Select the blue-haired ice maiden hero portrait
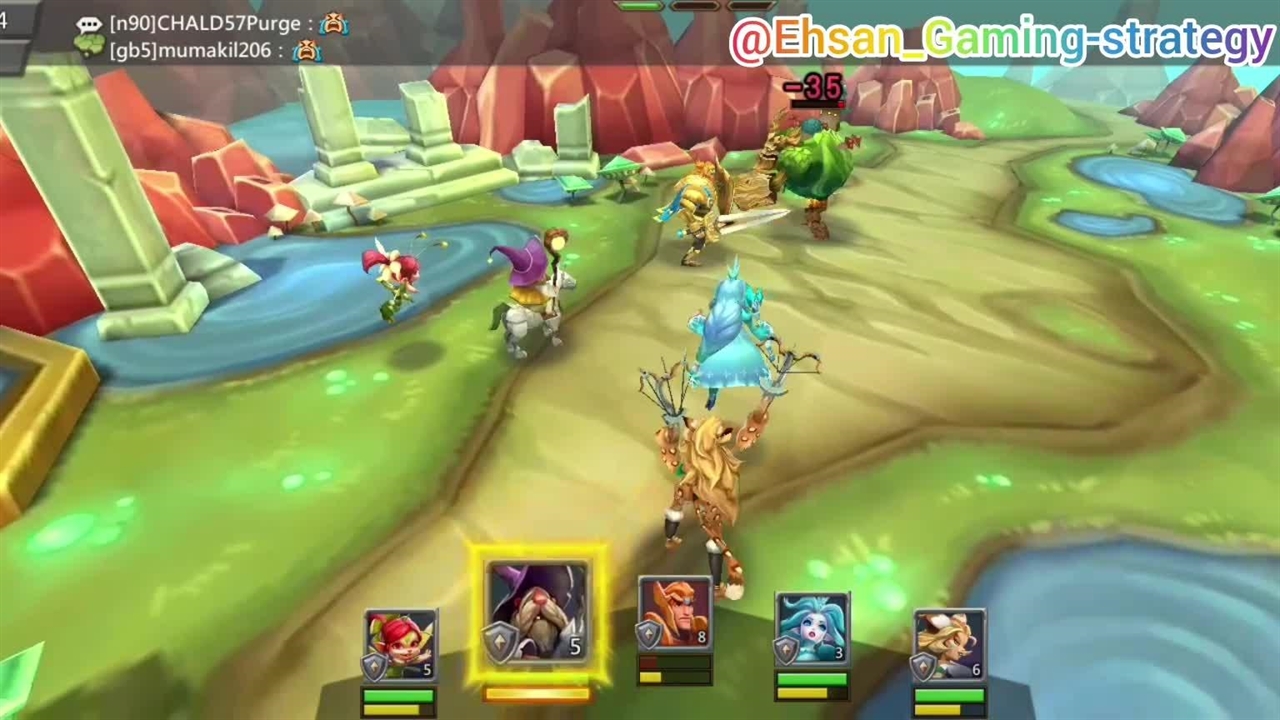This screenshot has width=1280, height=720. (x=812, y=630)
